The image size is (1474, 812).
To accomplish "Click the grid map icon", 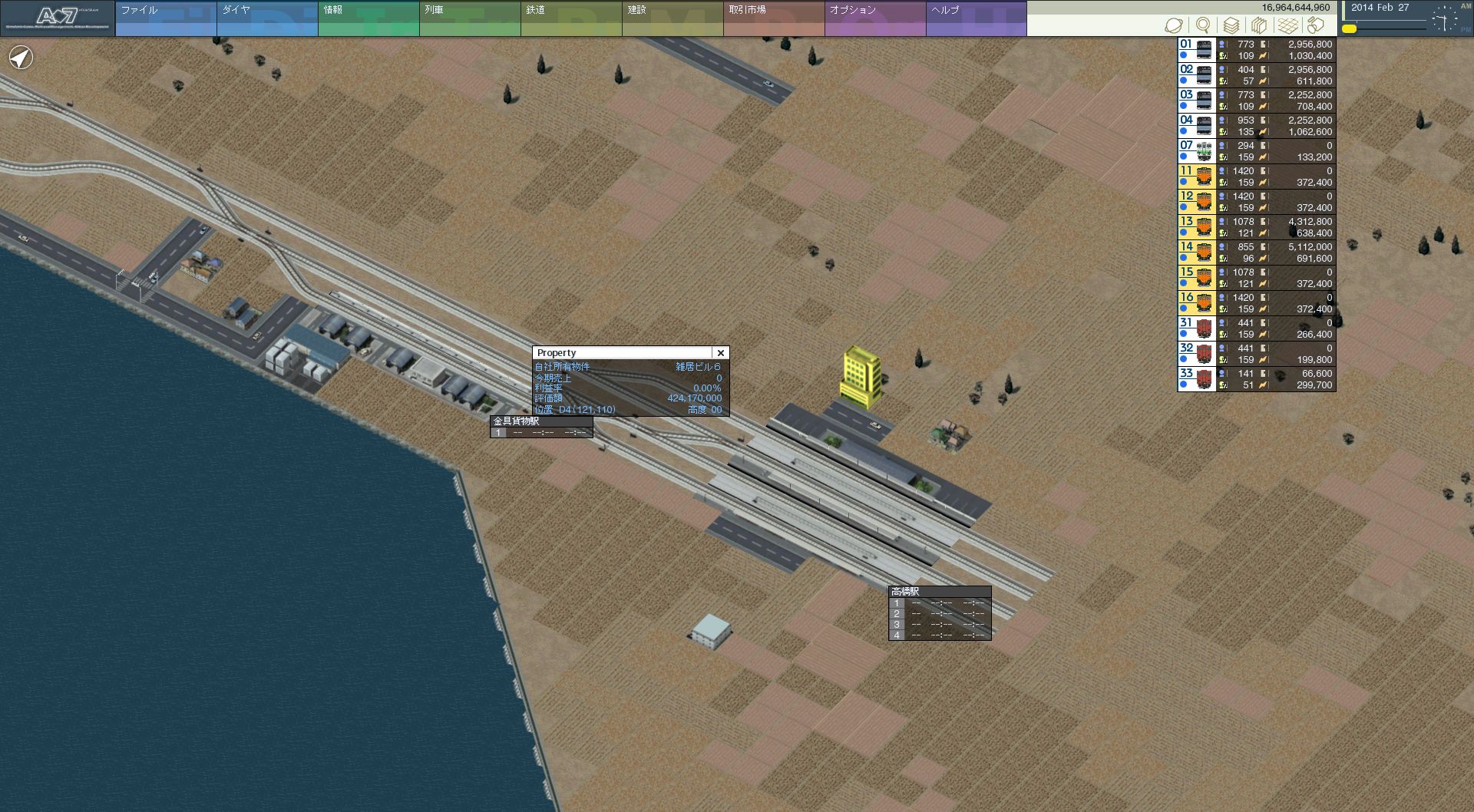I will click(1288, 25).
